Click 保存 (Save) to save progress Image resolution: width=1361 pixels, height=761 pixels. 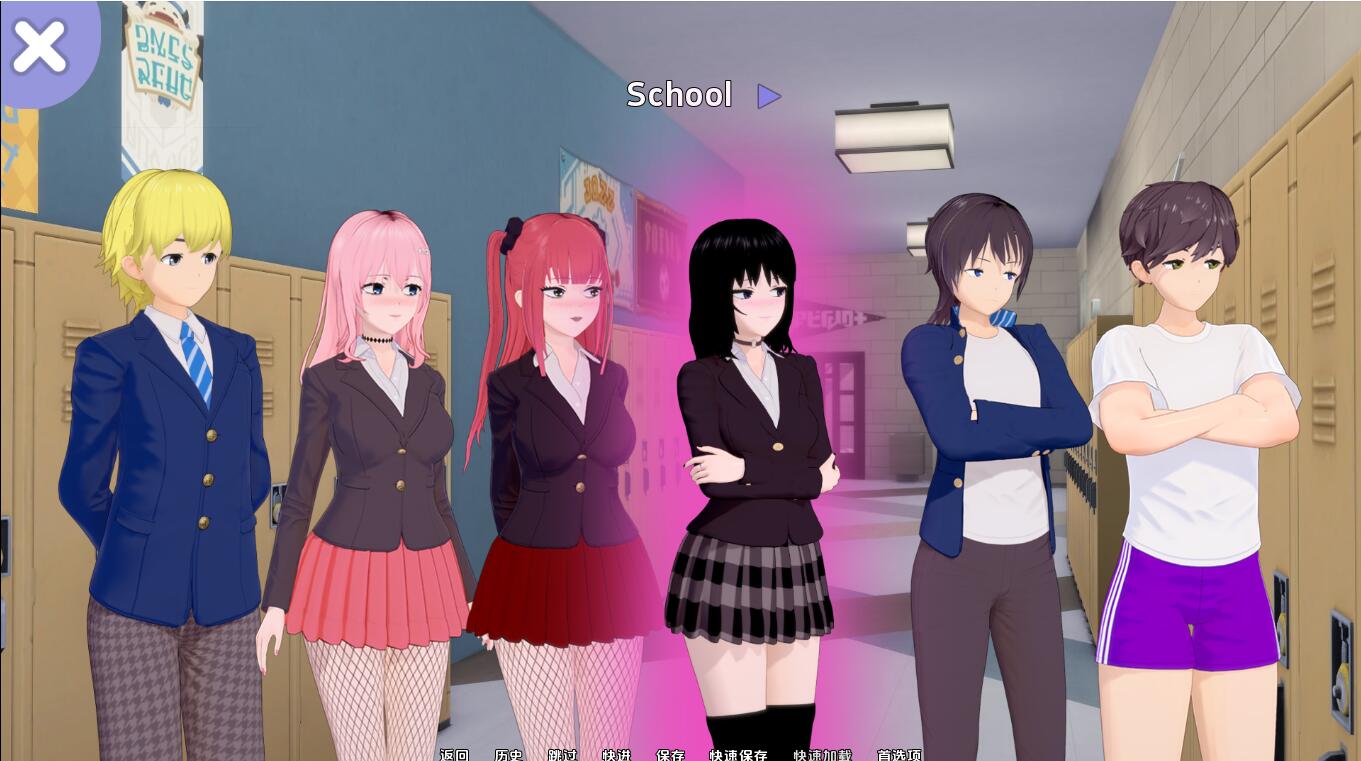[x=670, y=755]
